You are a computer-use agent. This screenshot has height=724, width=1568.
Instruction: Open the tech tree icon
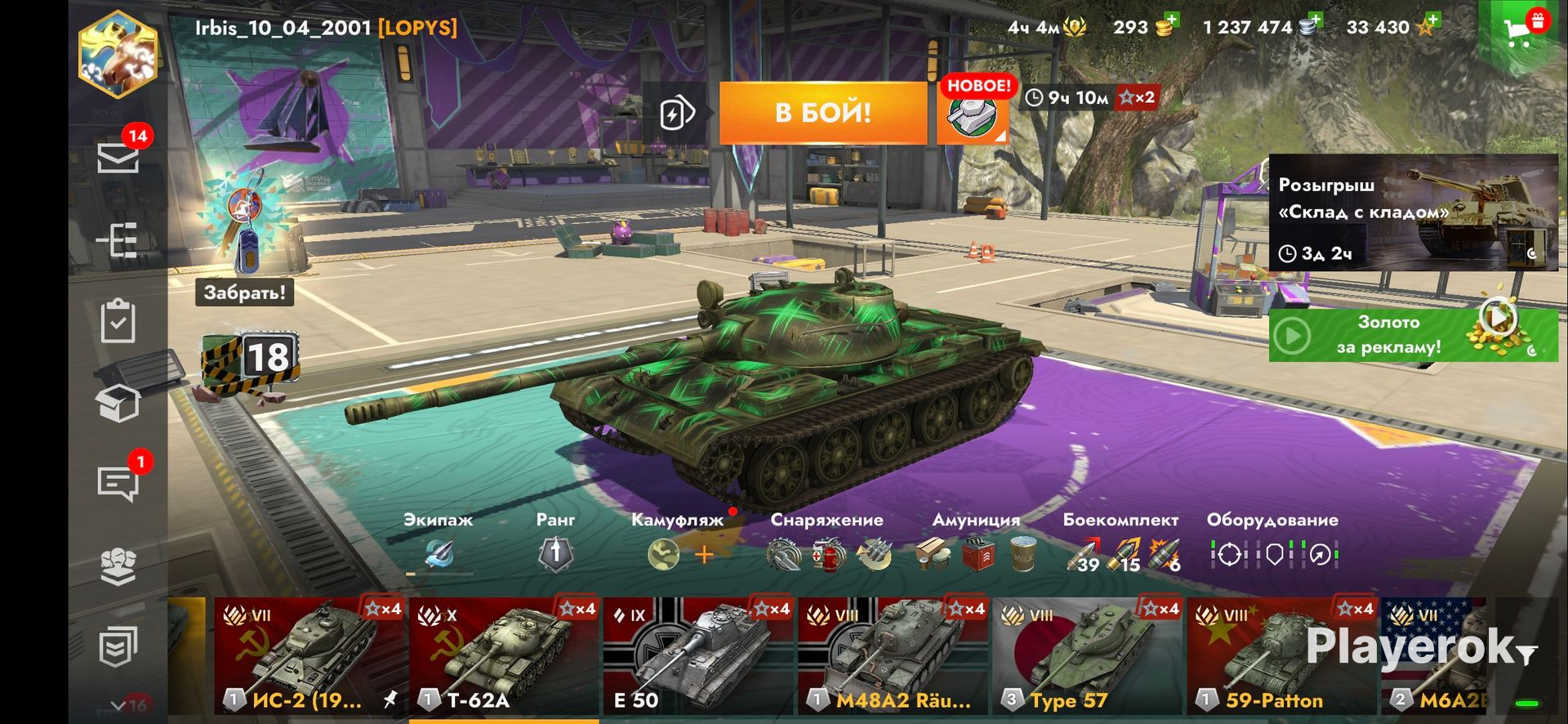point(118,241)
